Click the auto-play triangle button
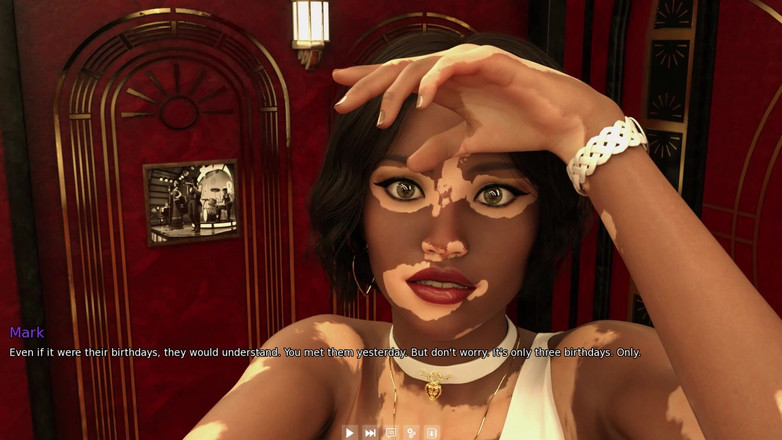This screenshot has width=782, height=440. [349, 433]
